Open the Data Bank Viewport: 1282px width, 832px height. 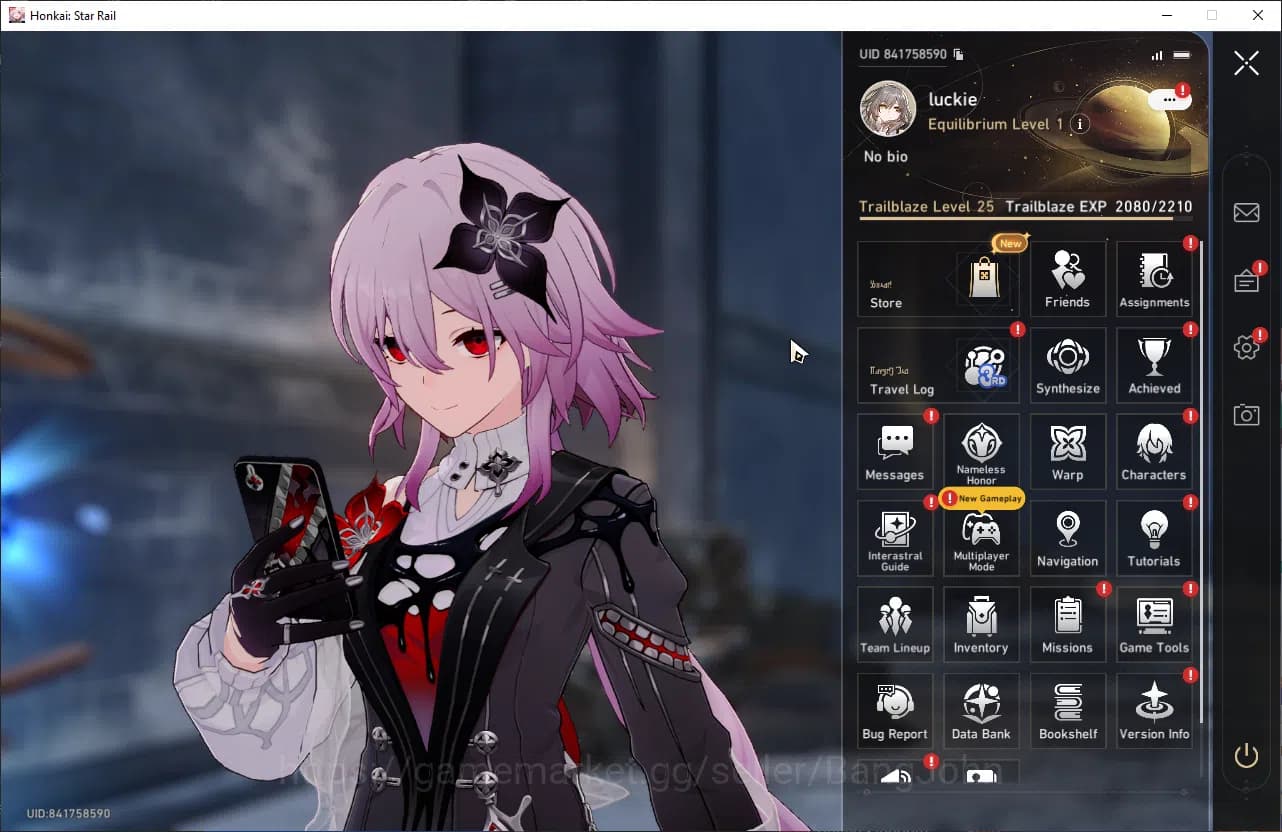981,710
